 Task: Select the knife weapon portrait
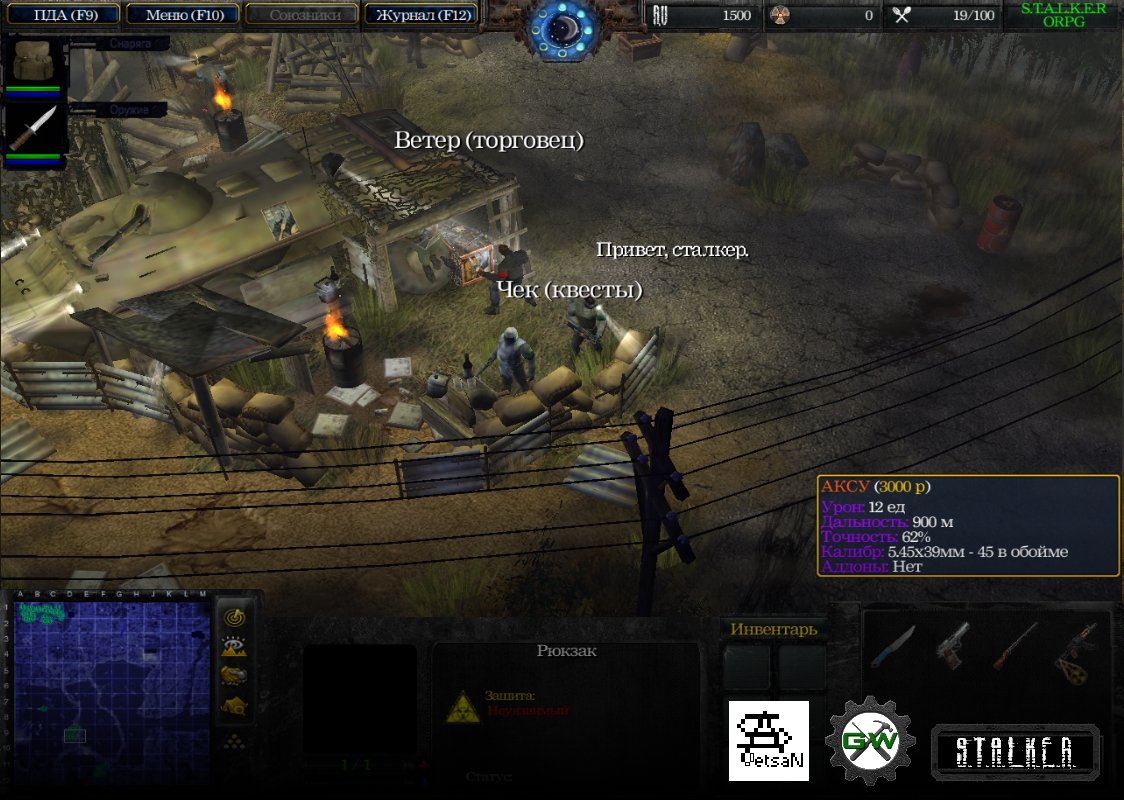pos(33,129)
